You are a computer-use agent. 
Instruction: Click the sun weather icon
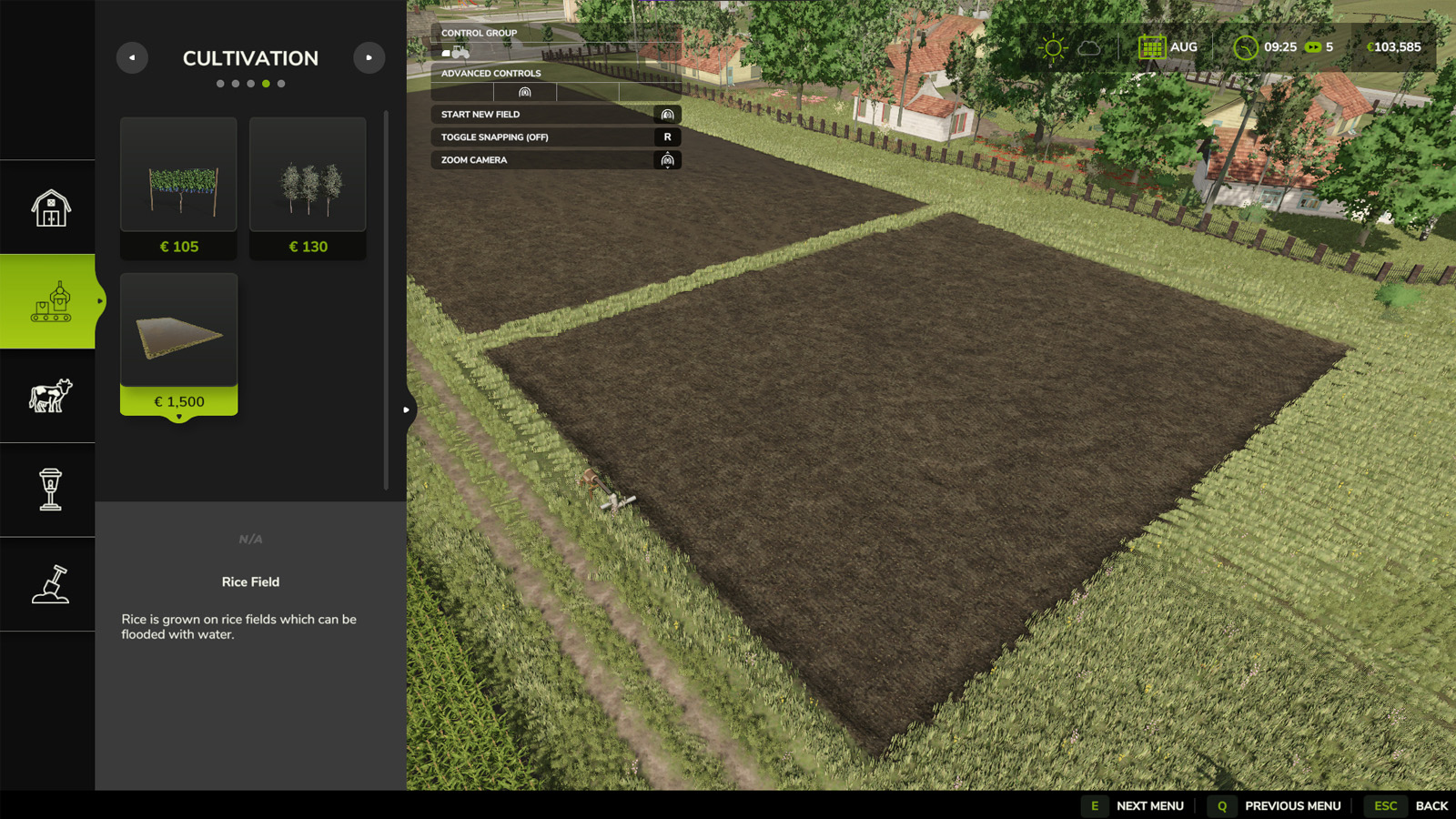[1052, 45]
